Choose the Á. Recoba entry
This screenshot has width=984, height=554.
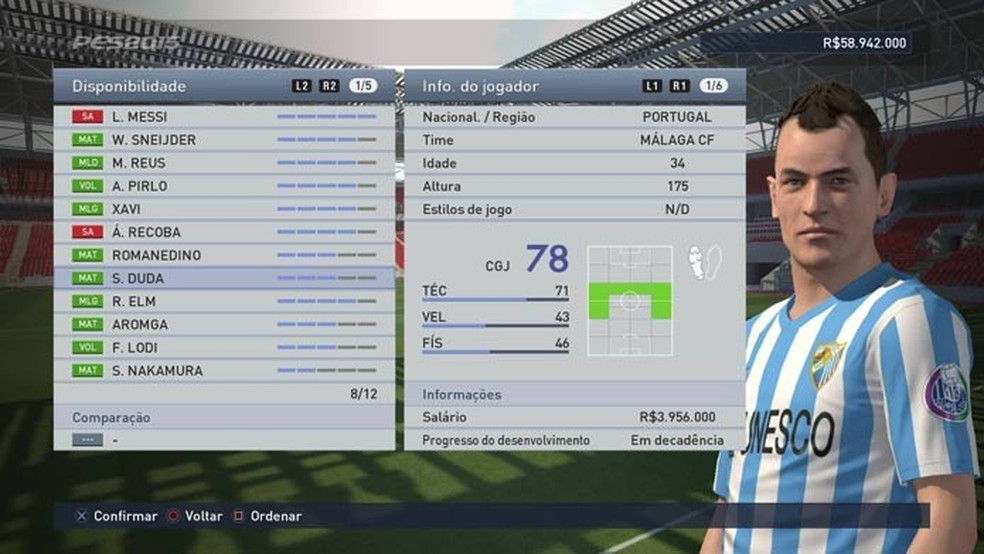[x=224, y=232]
